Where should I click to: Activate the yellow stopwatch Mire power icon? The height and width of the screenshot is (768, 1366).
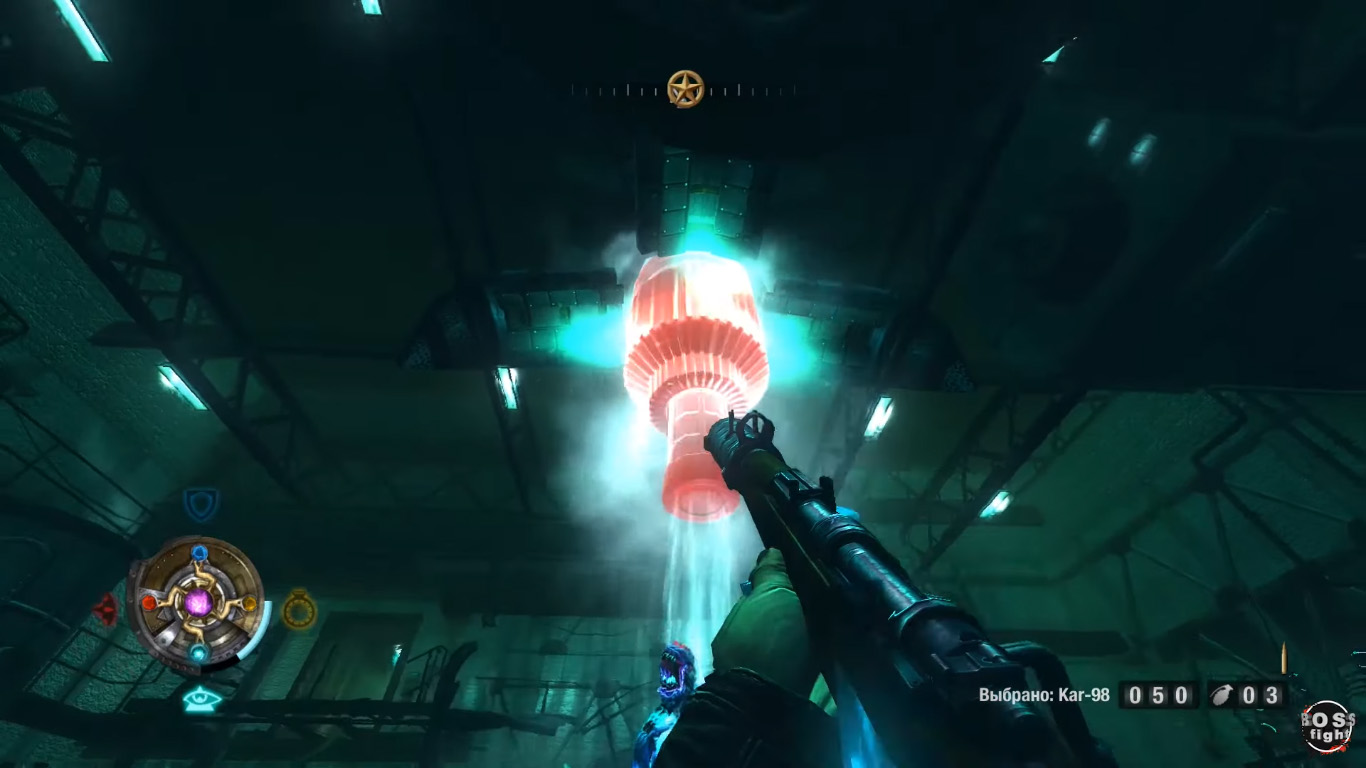298,608
